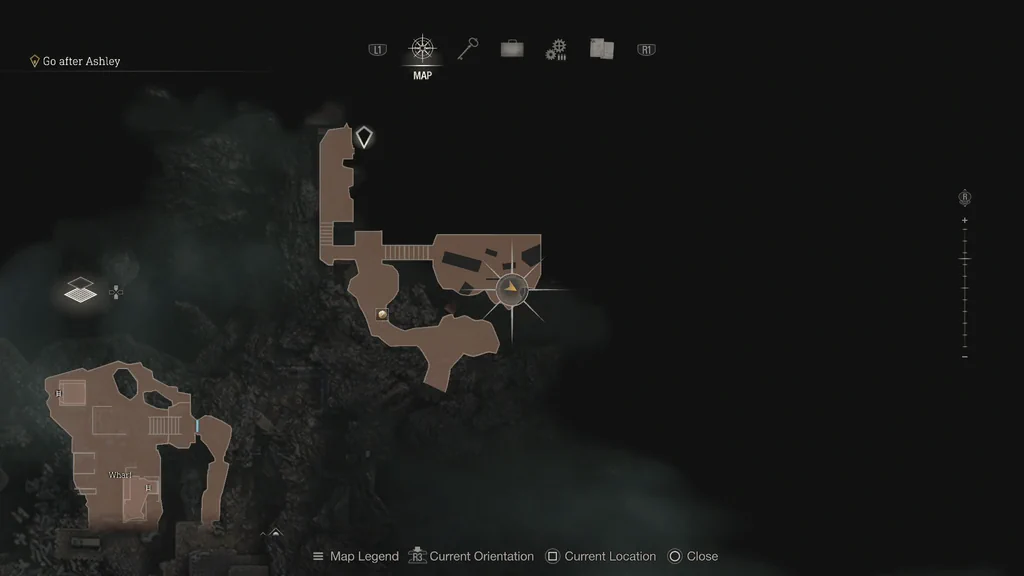Select the player position arrow marker
Screen dimensions: 1024x576
(x=512, y=289)
